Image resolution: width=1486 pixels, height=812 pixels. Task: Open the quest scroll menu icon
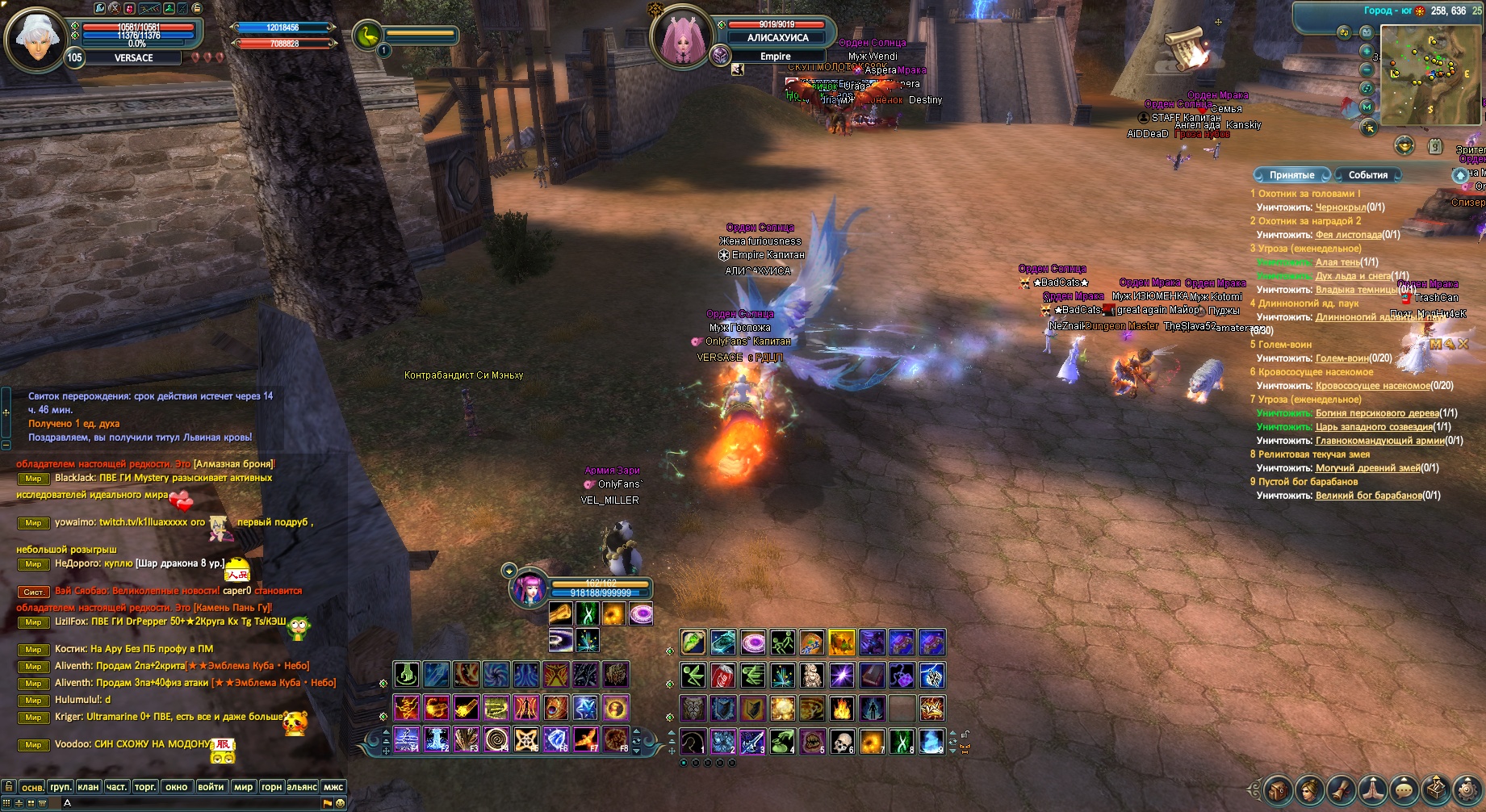1341,790
